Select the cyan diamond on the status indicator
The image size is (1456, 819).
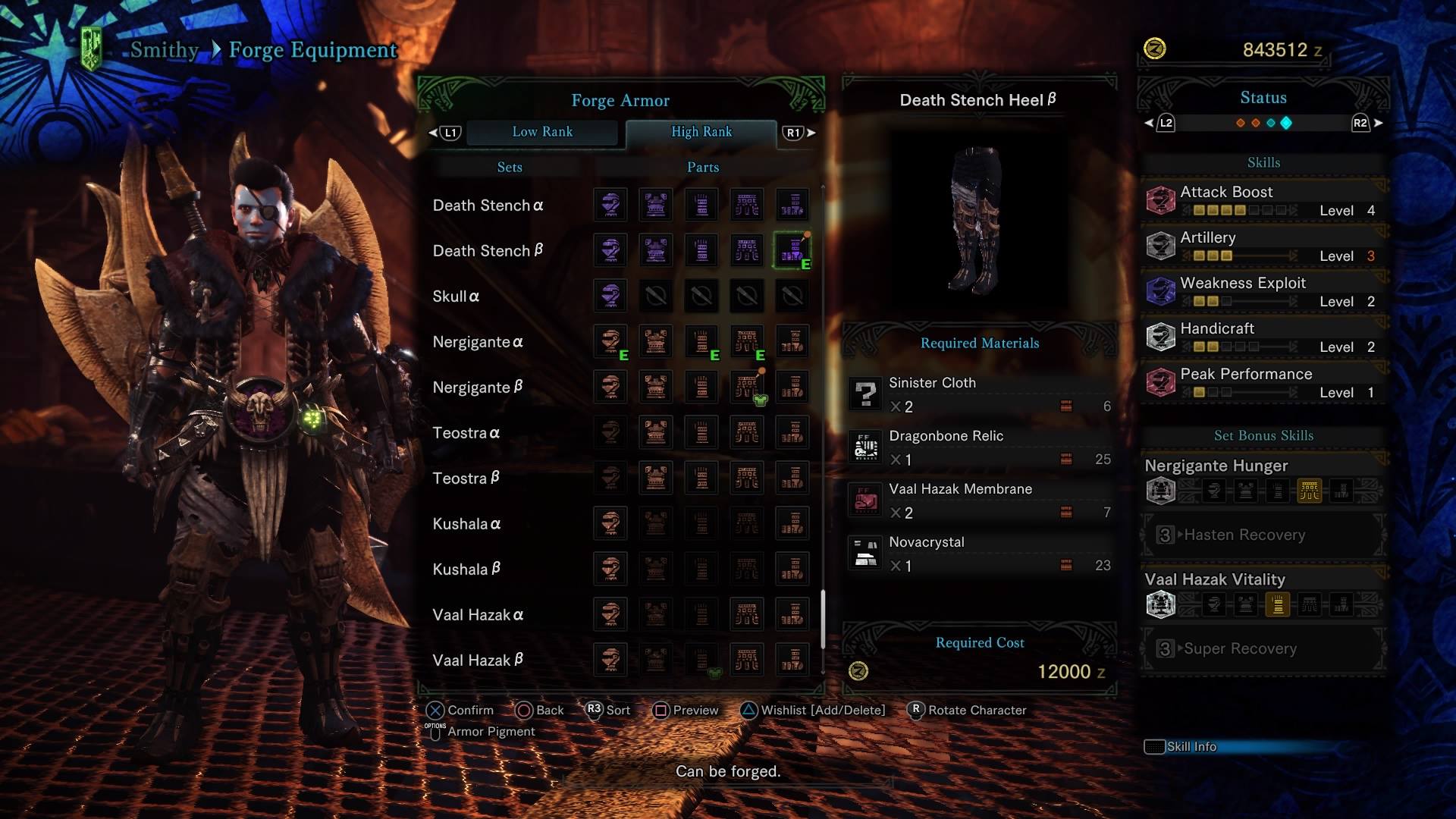click(x=1285, y=122)
